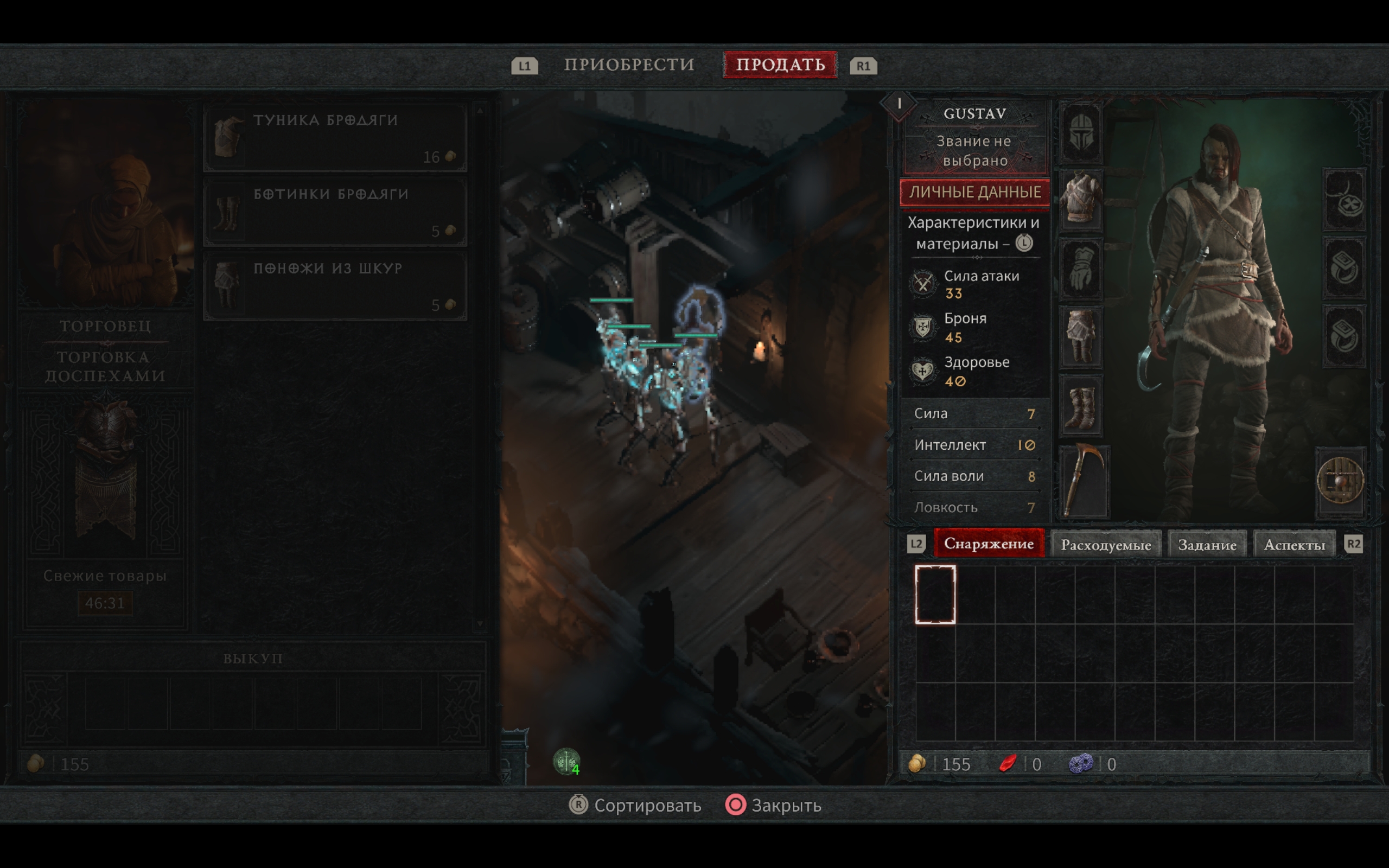
Task: Switch to the Приобрести tab
Action: (x=628, y=65)
